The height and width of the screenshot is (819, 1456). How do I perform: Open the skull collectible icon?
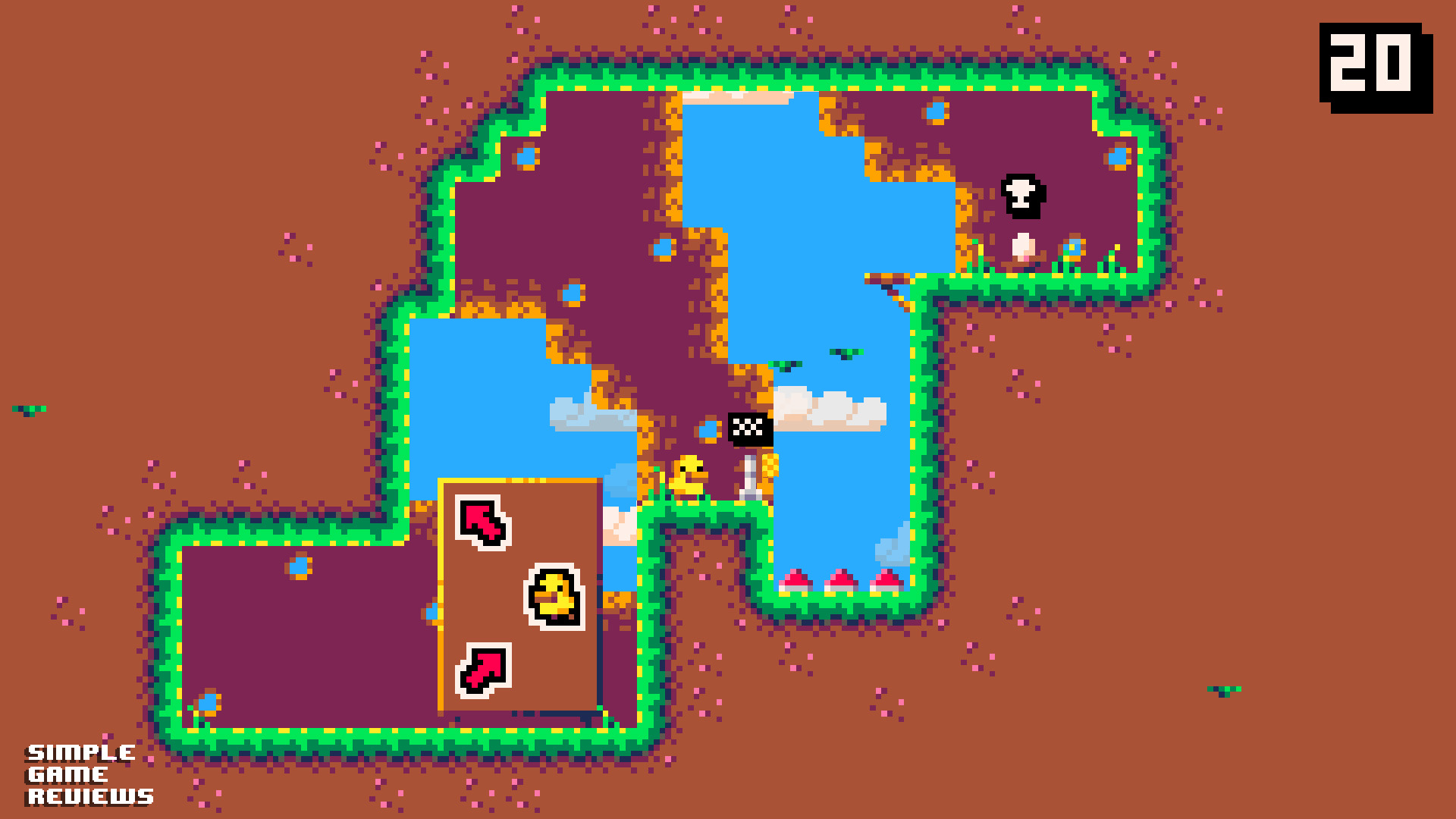tap(1022, 195)
